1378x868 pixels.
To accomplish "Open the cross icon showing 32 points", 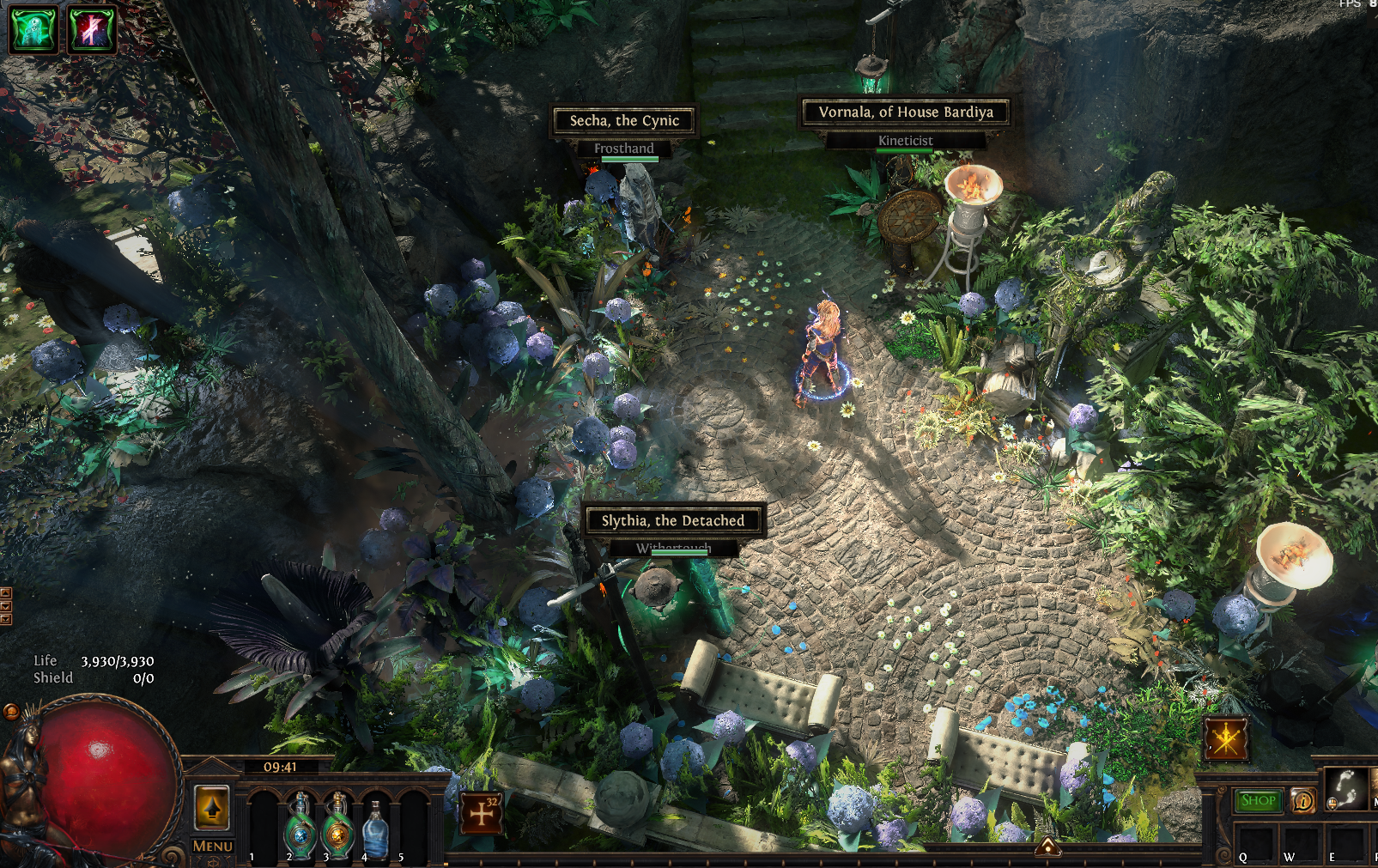I will tap(482, 813).
